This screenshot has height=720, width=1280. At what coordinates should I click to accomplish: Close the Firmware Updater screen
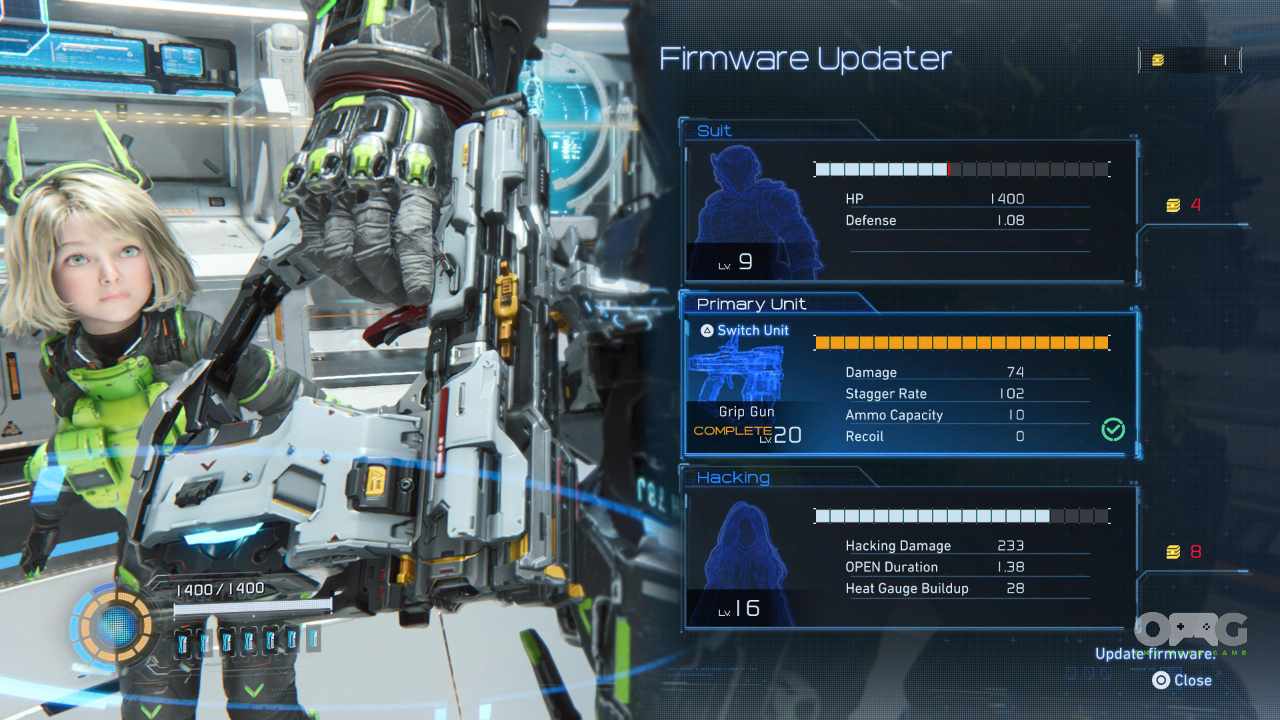tap(1182, 680)
